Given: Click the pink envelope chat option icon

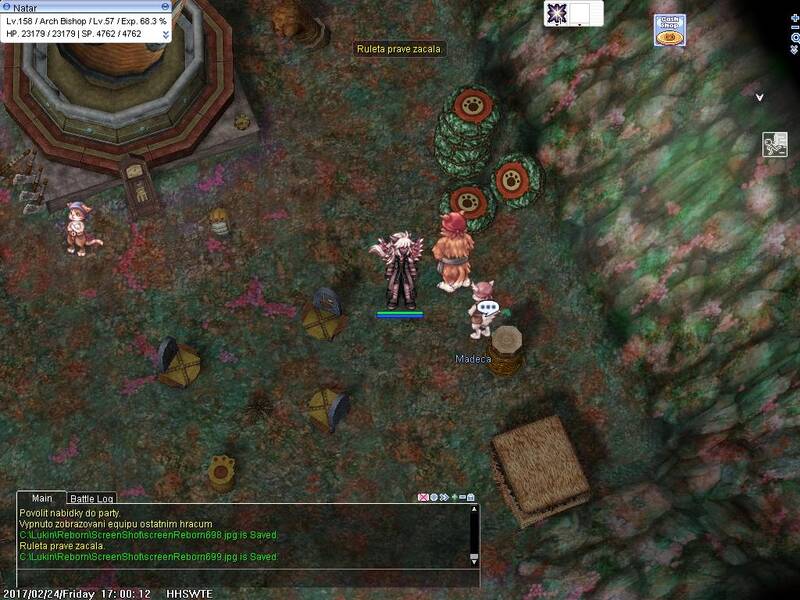Looking at the screenshot, I should point(422,497).
